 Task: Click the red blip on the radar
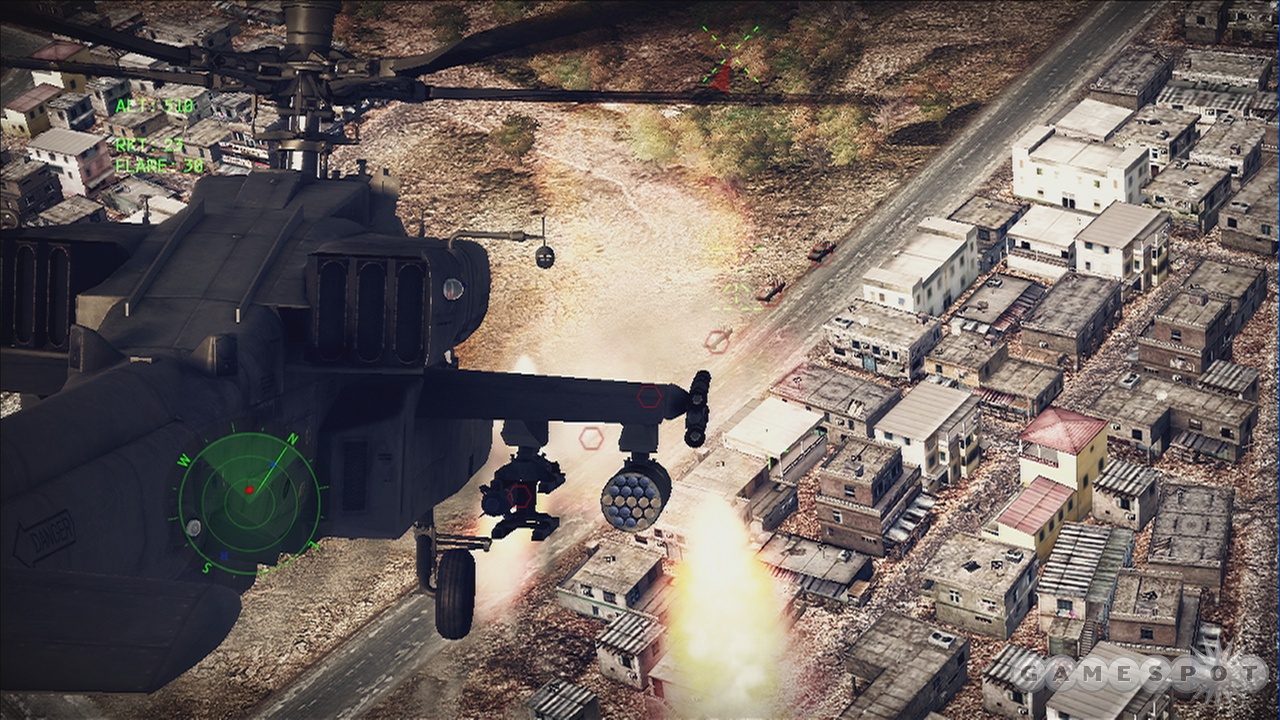point(250,491)
